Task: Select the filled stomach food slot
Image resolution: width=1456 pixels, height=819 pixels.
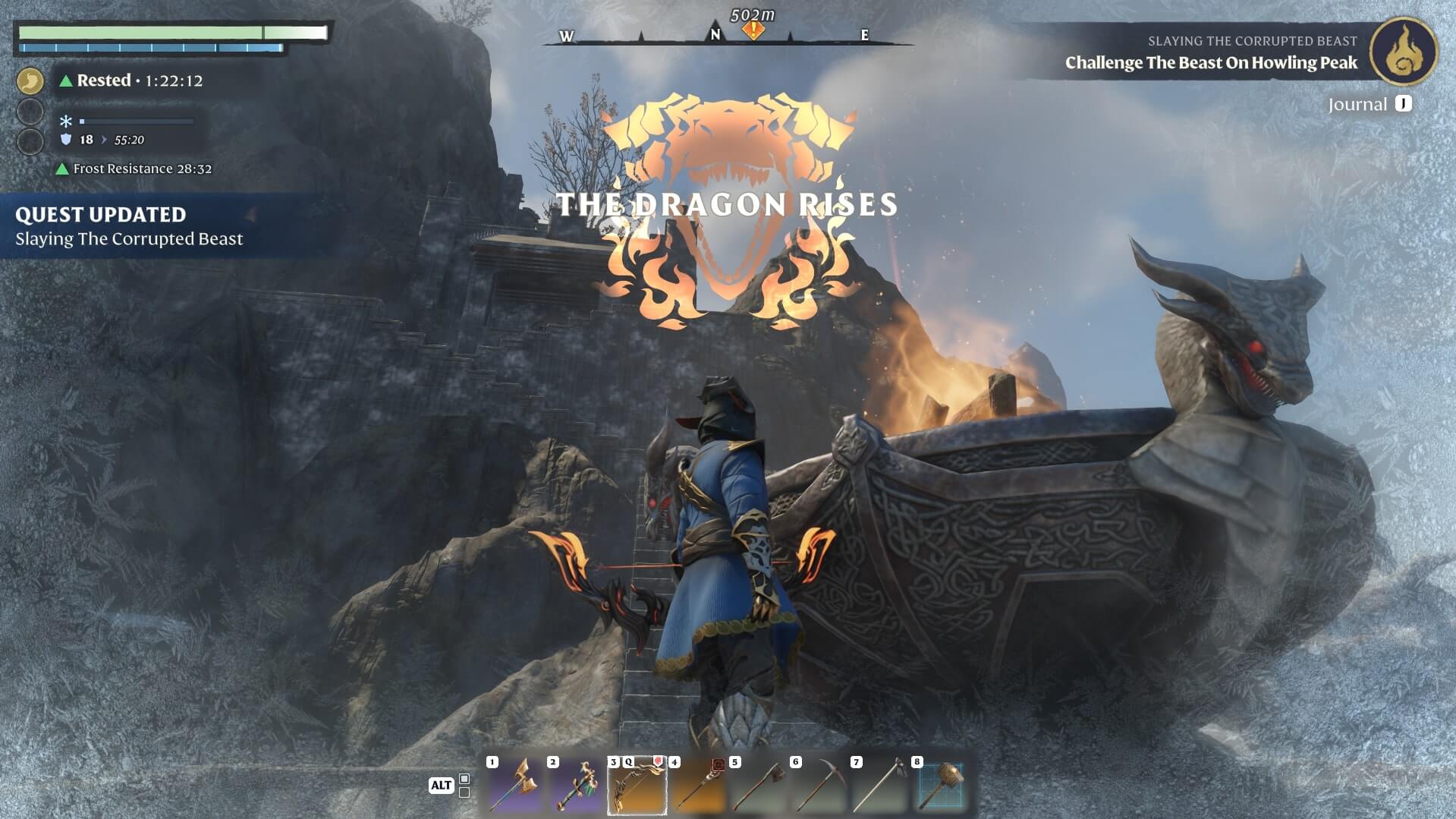Action: 30,80
